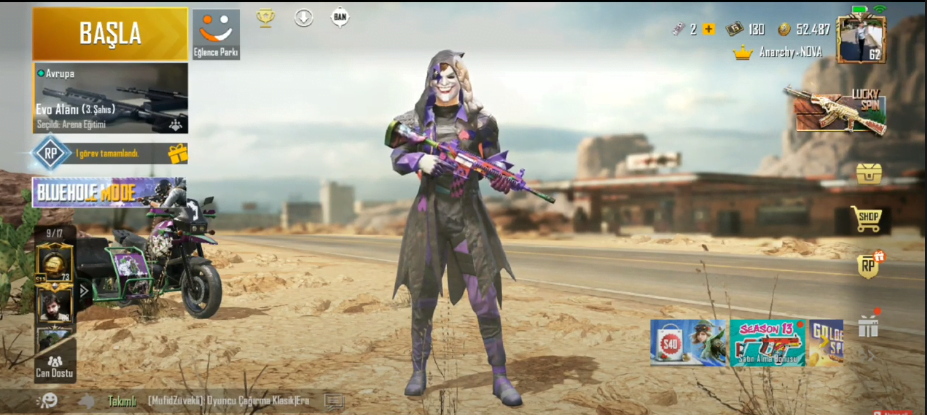
Task: Open the emoji smiley in chat bar
Action: [47, 400]
